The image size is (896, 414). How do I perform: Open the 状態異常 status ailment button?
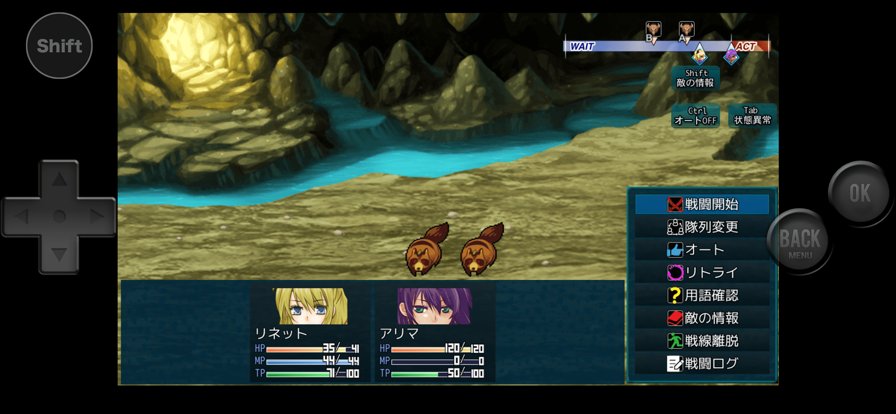pos(752,116)
